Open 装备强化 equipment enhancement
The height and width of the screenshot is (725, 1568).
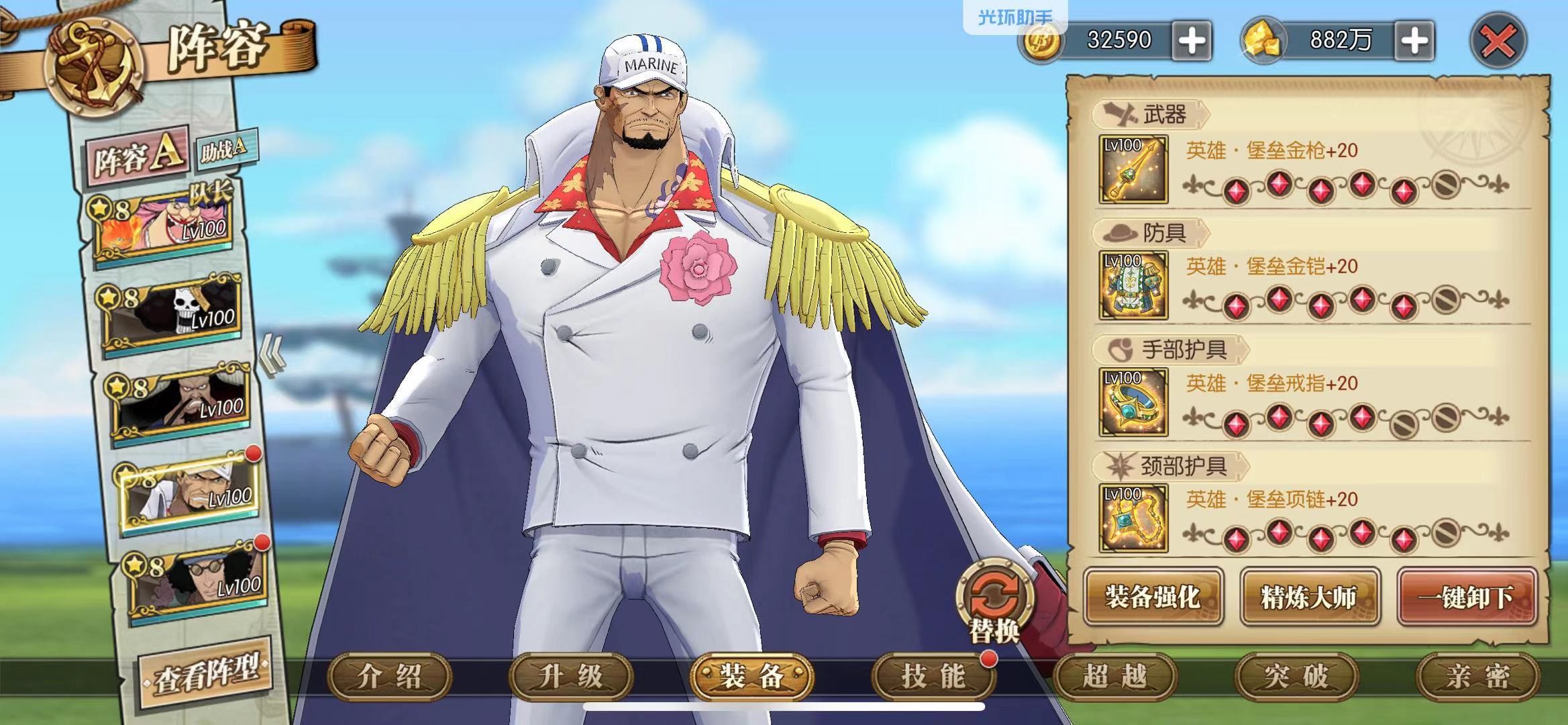1152,597
